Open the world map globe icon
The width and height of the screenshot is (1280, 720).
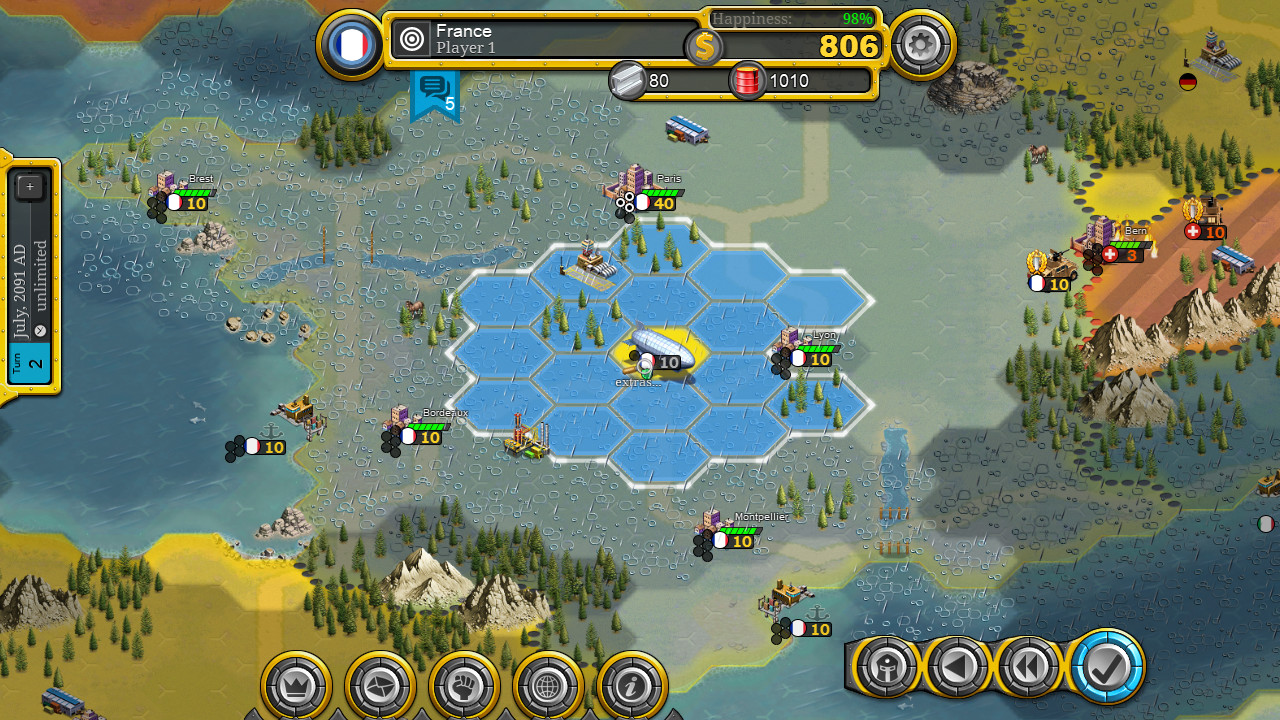[x=548, y=686]
